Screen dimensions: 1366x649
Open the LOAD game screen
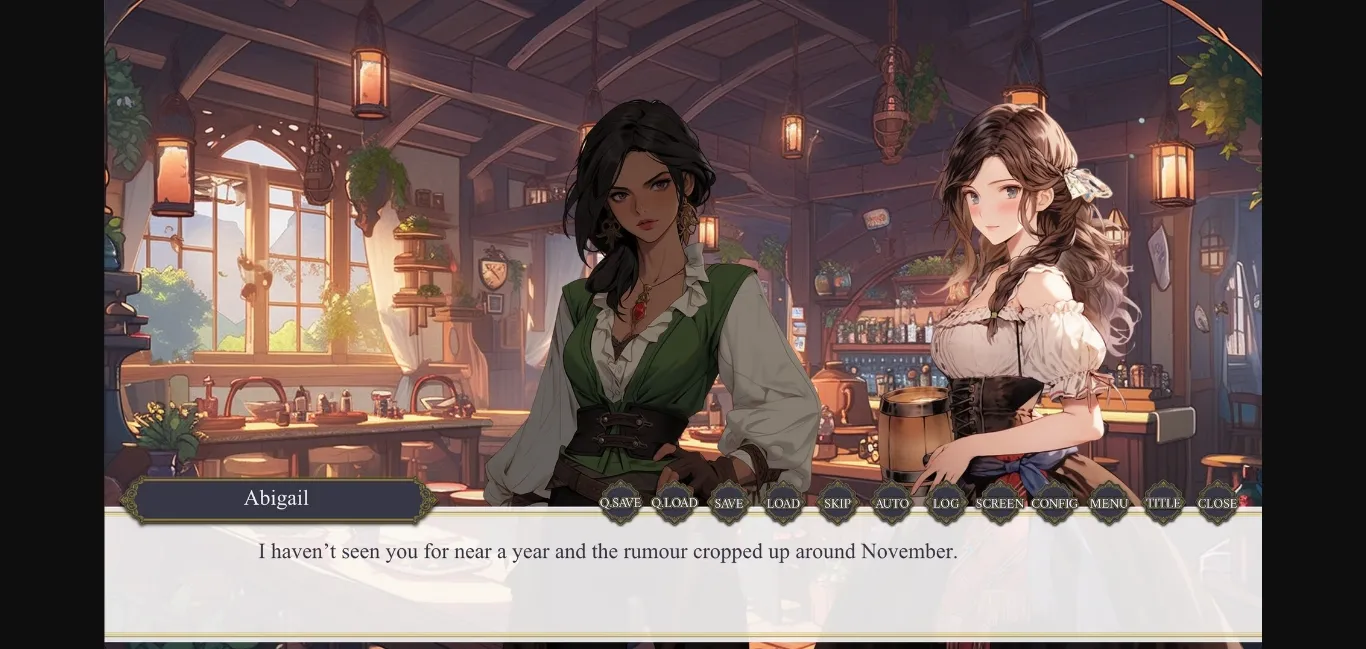tap(783, 503)
